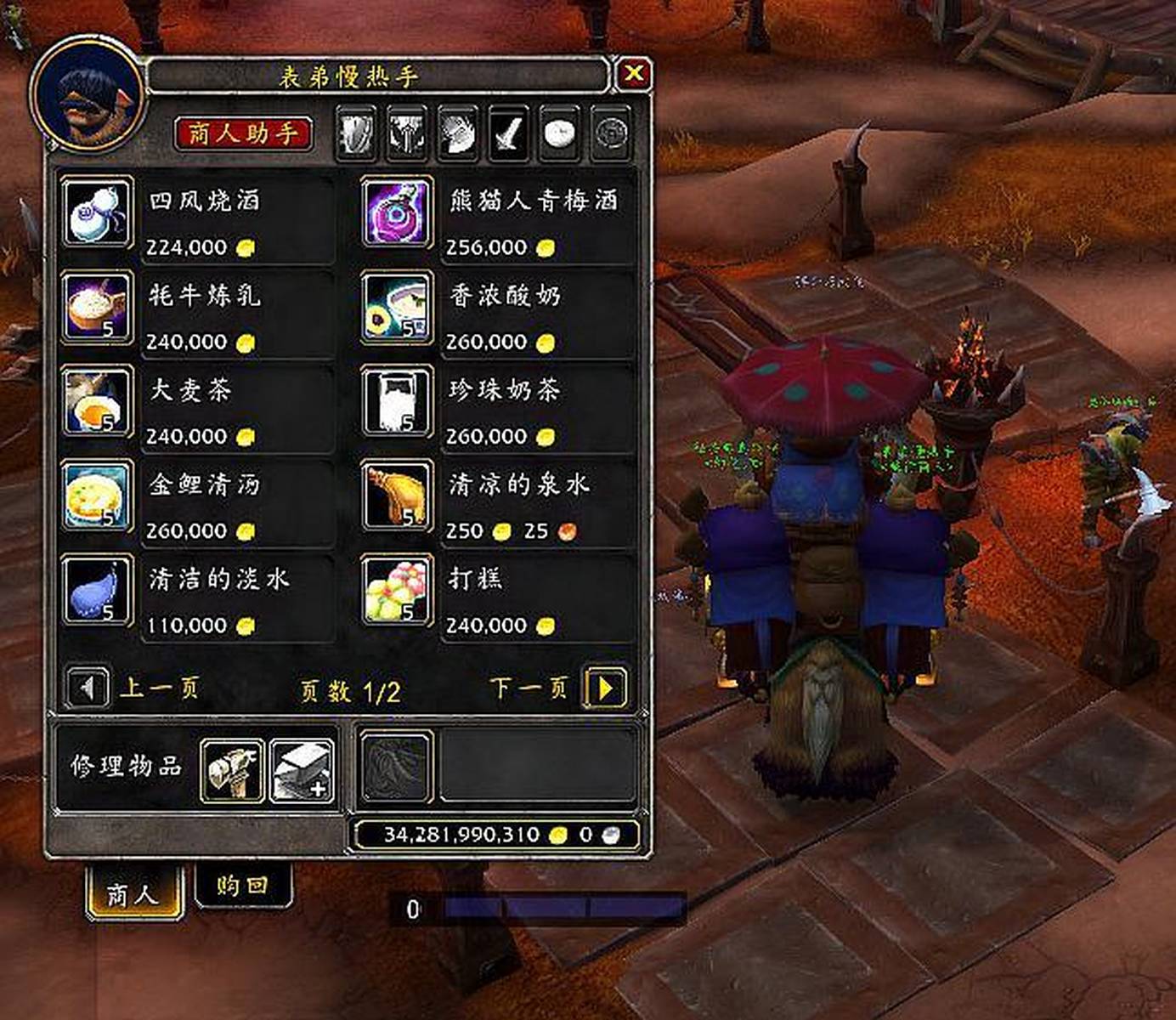Purchase the 珍珠奶茶 item

click(x=397, y=401)
